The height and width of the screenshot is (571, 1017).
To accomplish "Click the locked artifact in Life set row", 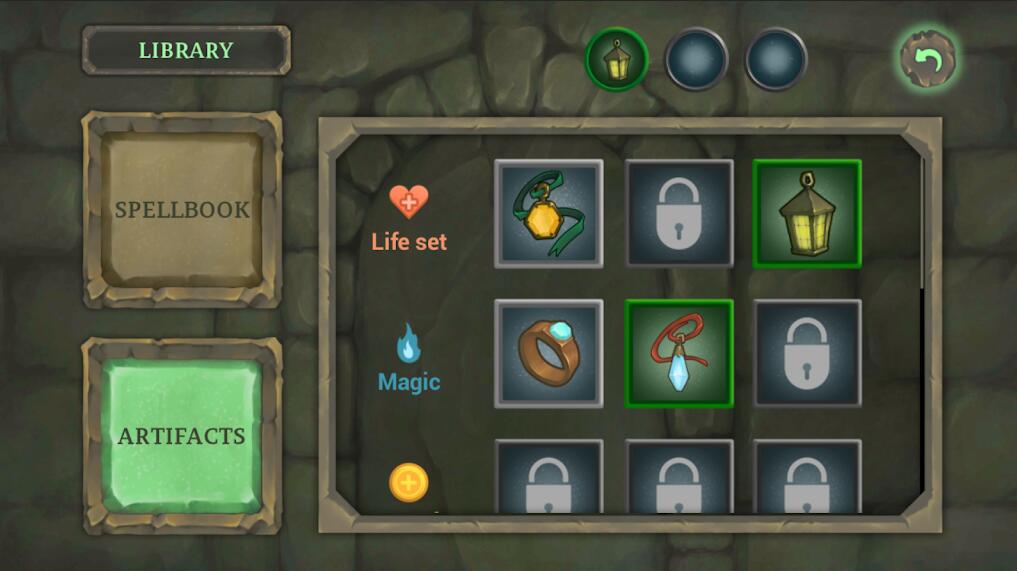I will [x=679, y=214].
